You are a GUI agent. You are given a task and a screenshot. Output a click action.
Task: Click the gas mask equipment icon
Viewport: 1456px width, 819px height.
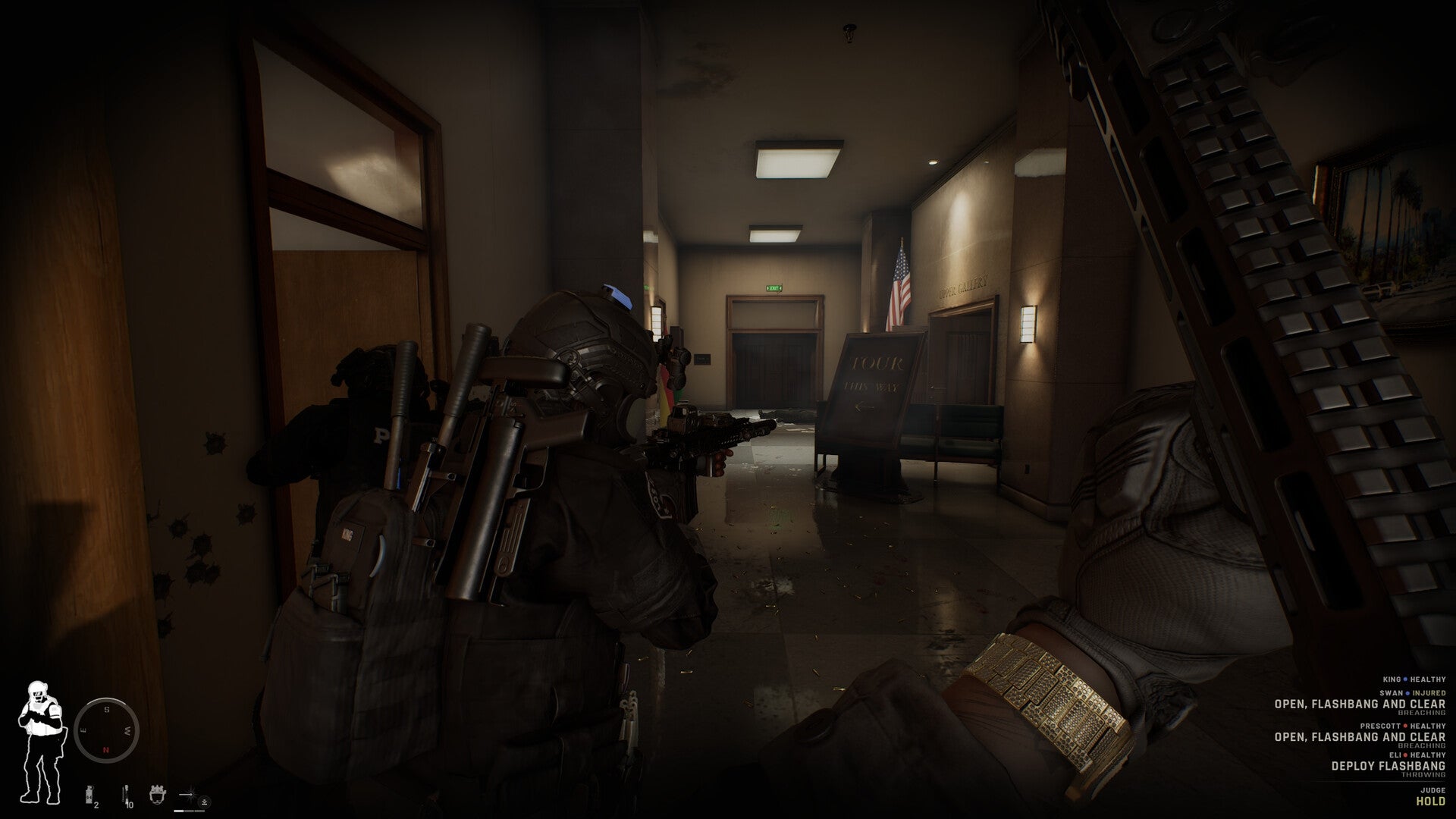pos(157,795)
